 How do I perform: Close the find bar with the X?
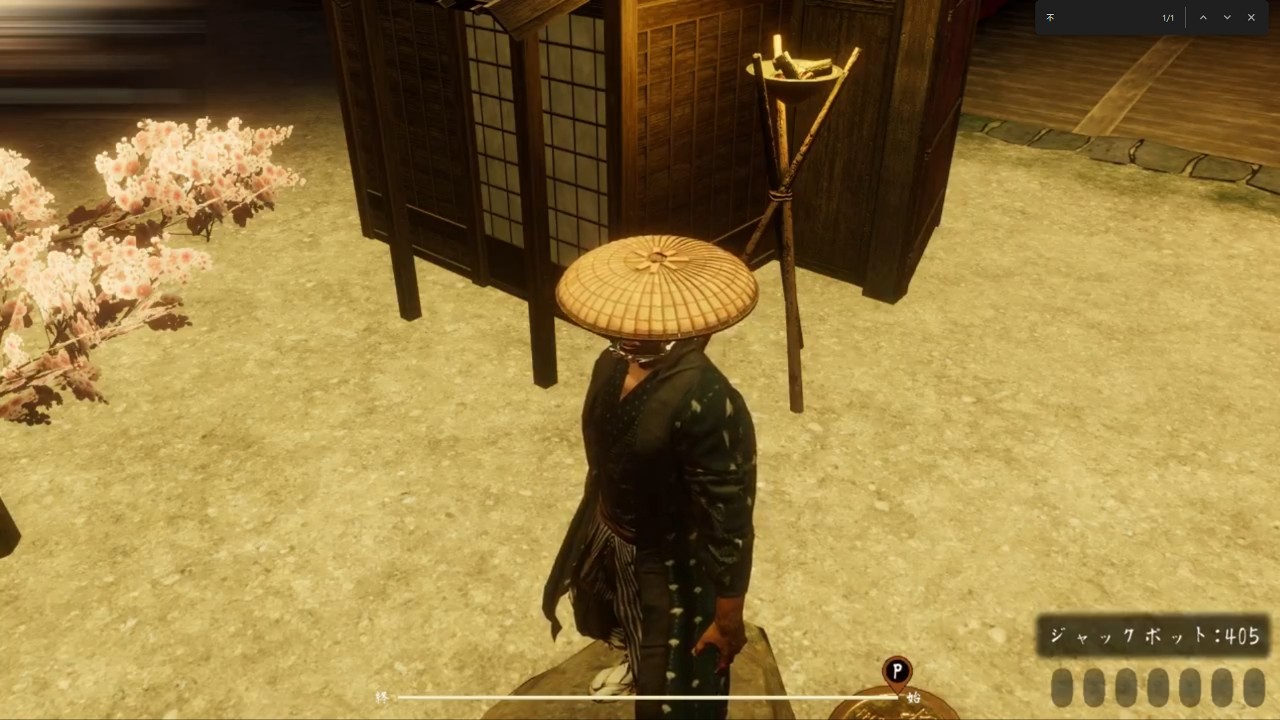(x=1251, y=17)
